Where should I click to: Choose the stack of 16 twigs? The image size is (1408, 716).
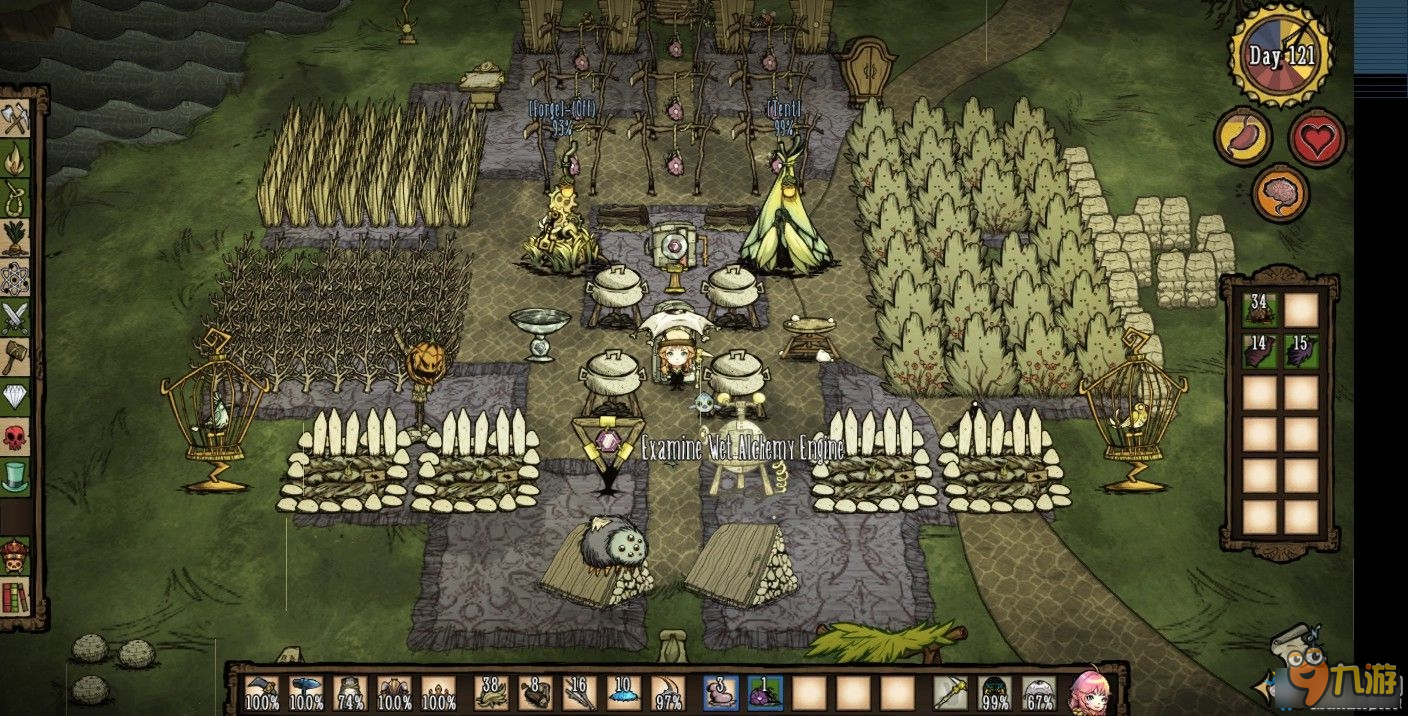580,692
